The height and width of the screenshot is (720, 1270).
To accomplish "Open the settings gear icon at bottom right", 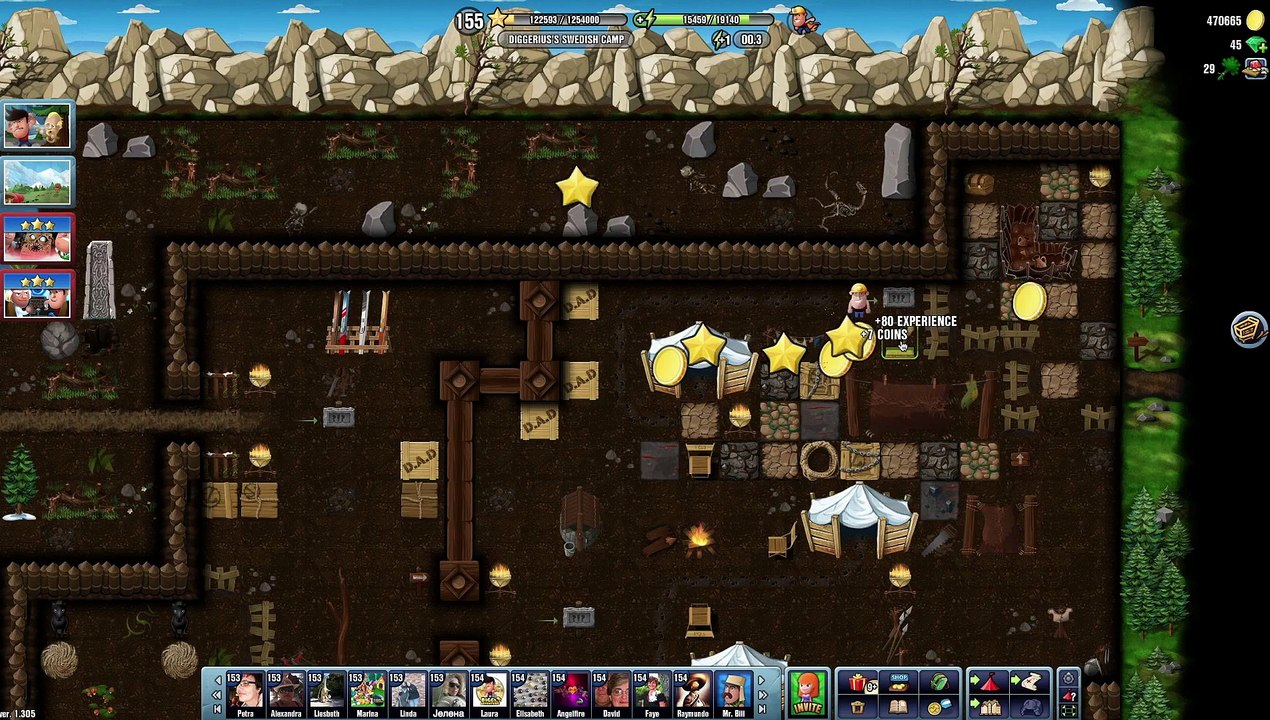I will [1068, 678].
